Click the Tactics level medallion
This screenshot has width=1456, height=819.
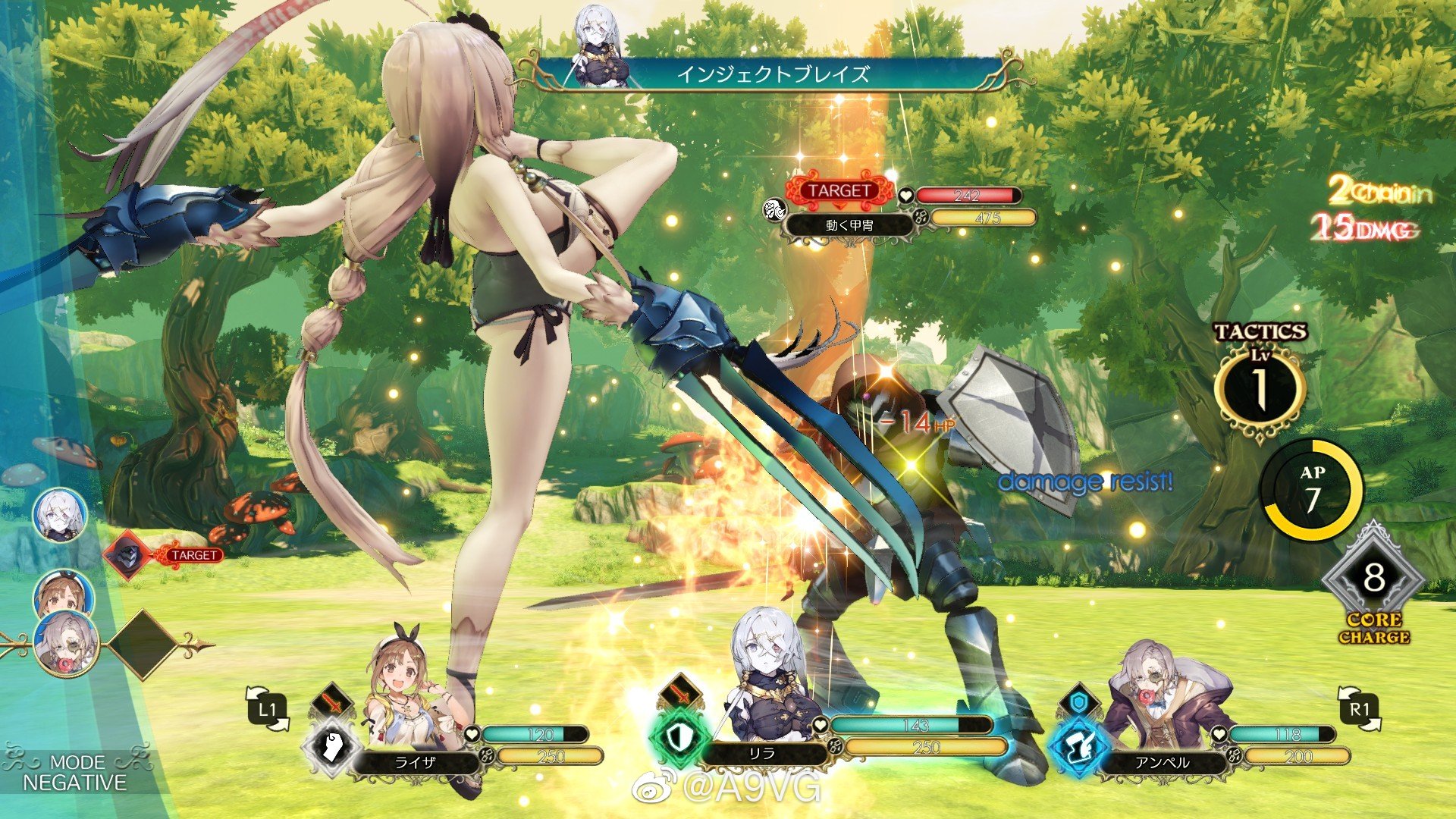pyautogui.click(x=1259, y=387)
